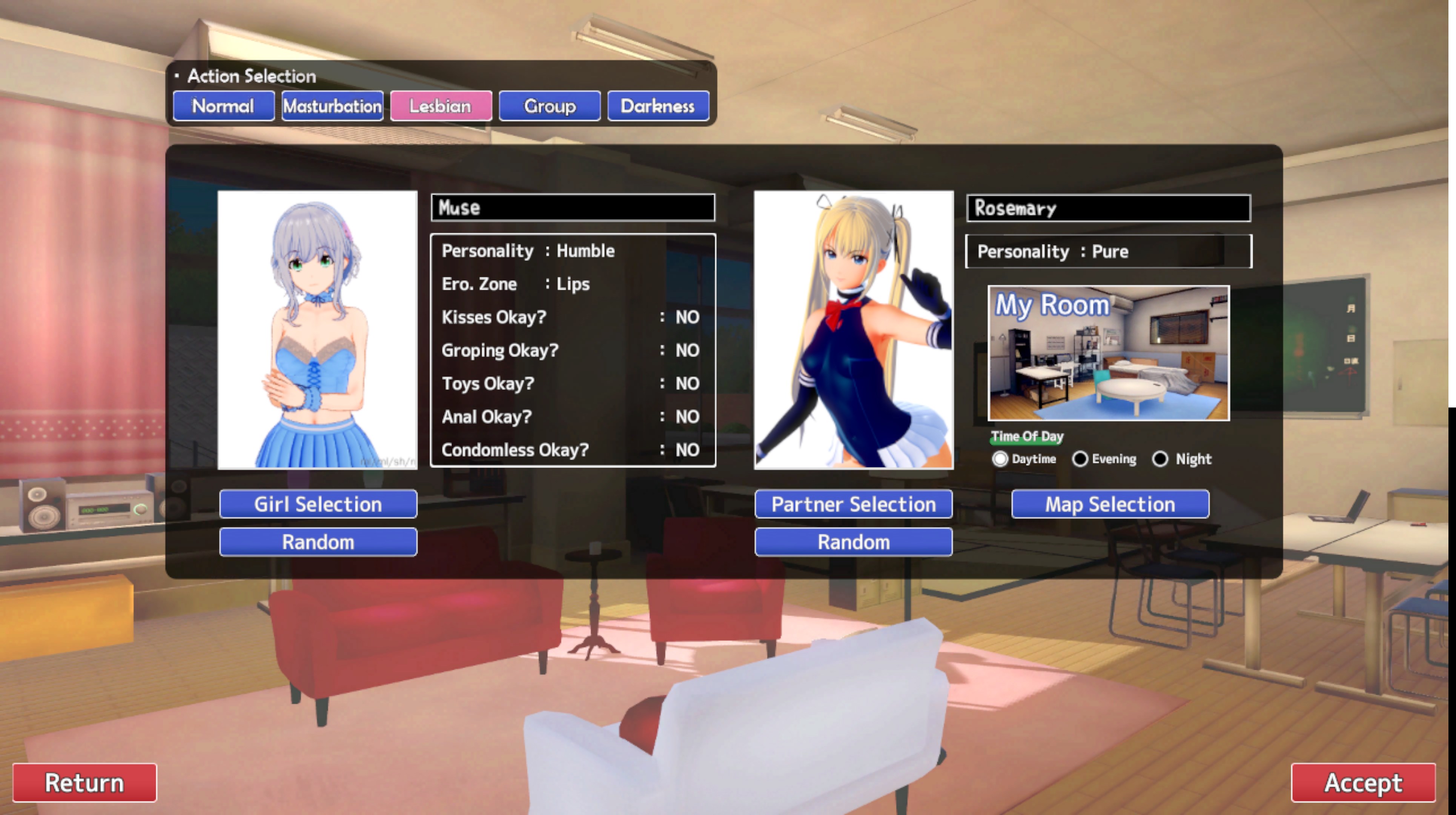This screenshot has width=1456, height=815.
Task: Switch to the Darkness action tab
Action: point(658,106)
